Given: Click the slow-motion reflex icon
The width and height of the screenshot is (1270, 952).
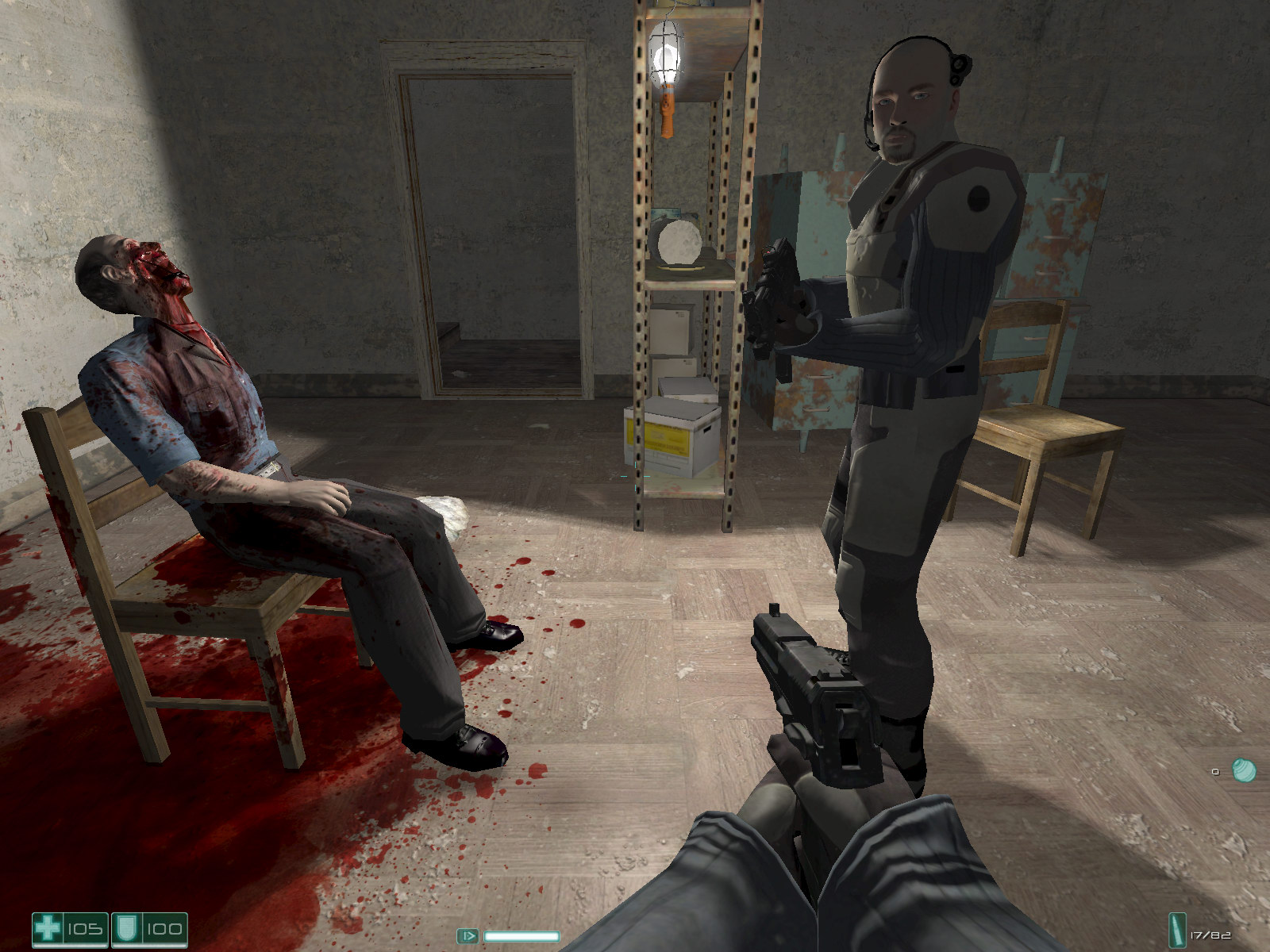Looking at the screenshot, I should tap(468, 936).
